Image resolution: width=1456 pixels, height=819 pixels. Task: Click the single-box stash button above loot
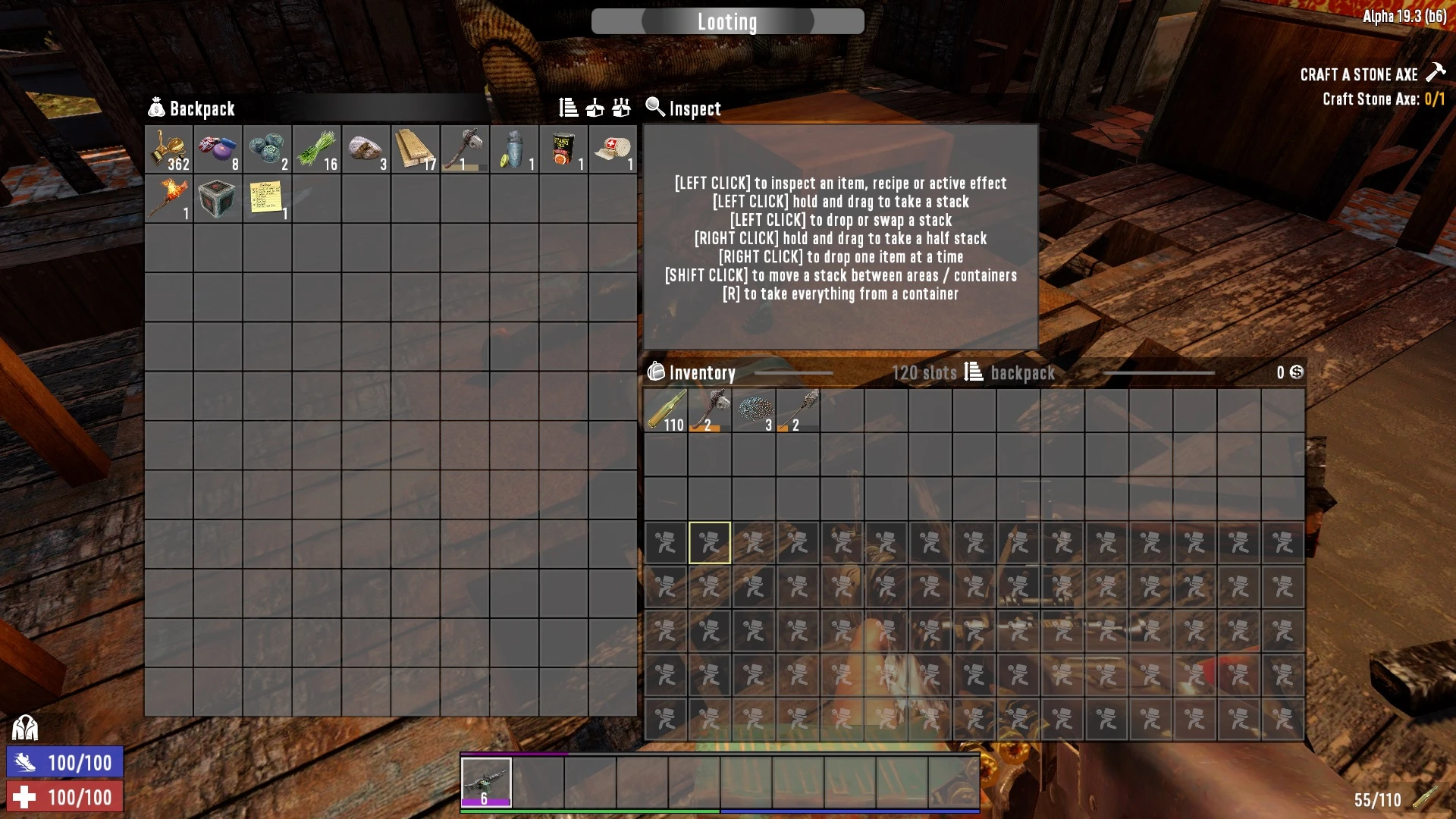[595, 108]
